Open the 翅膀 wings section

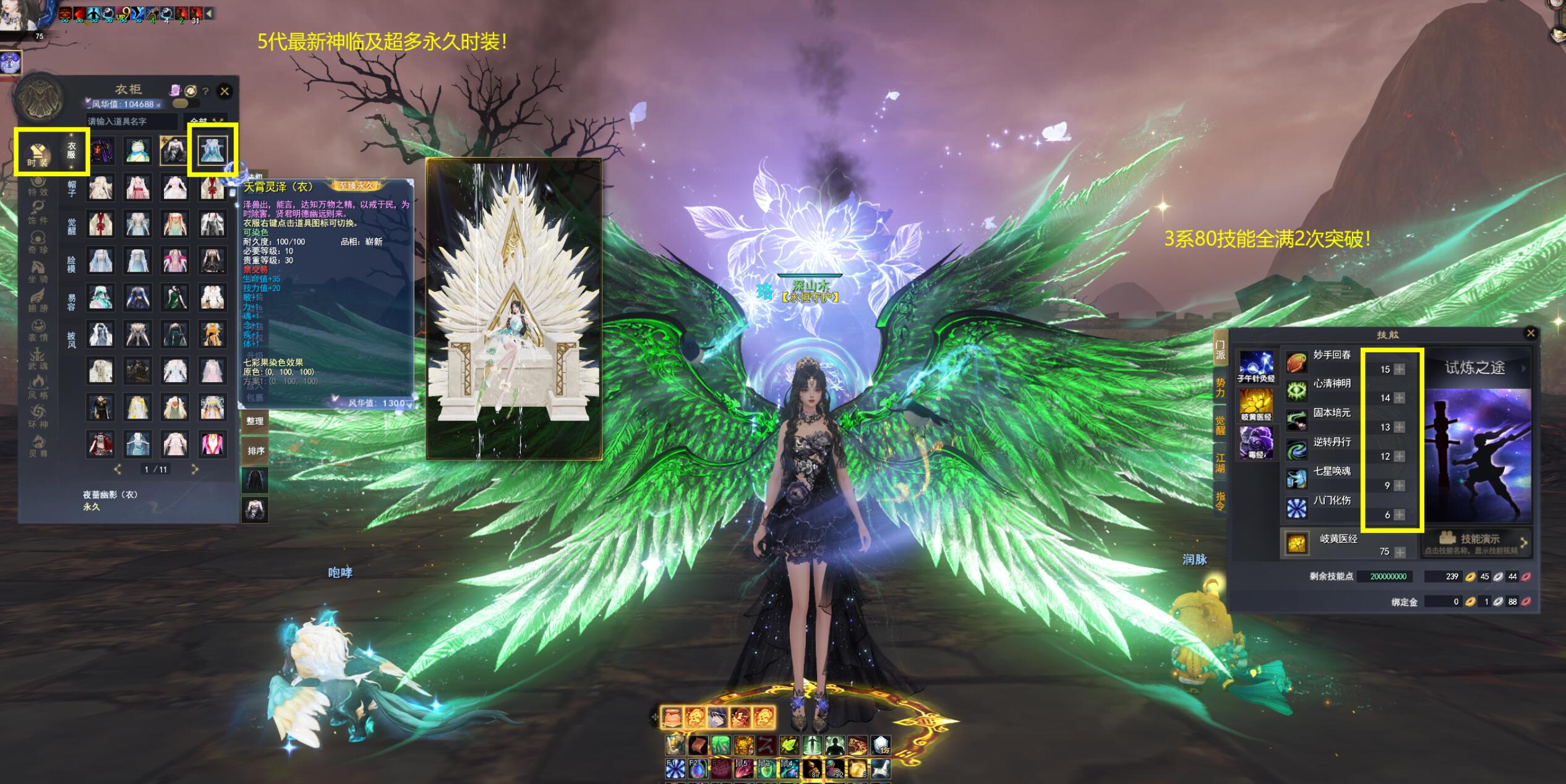(x=38, y=300)
